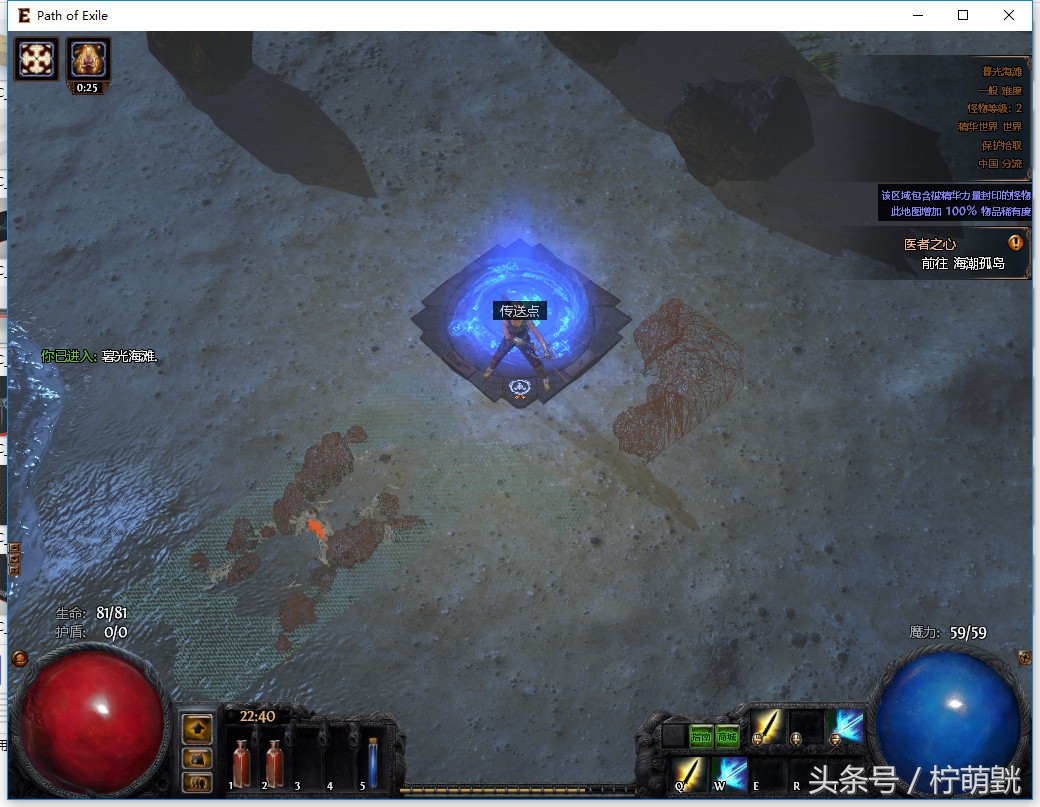This screenshot has height=807, width=1040.
Task: Close the Path of Exile window
Action: coord(1009,15)
